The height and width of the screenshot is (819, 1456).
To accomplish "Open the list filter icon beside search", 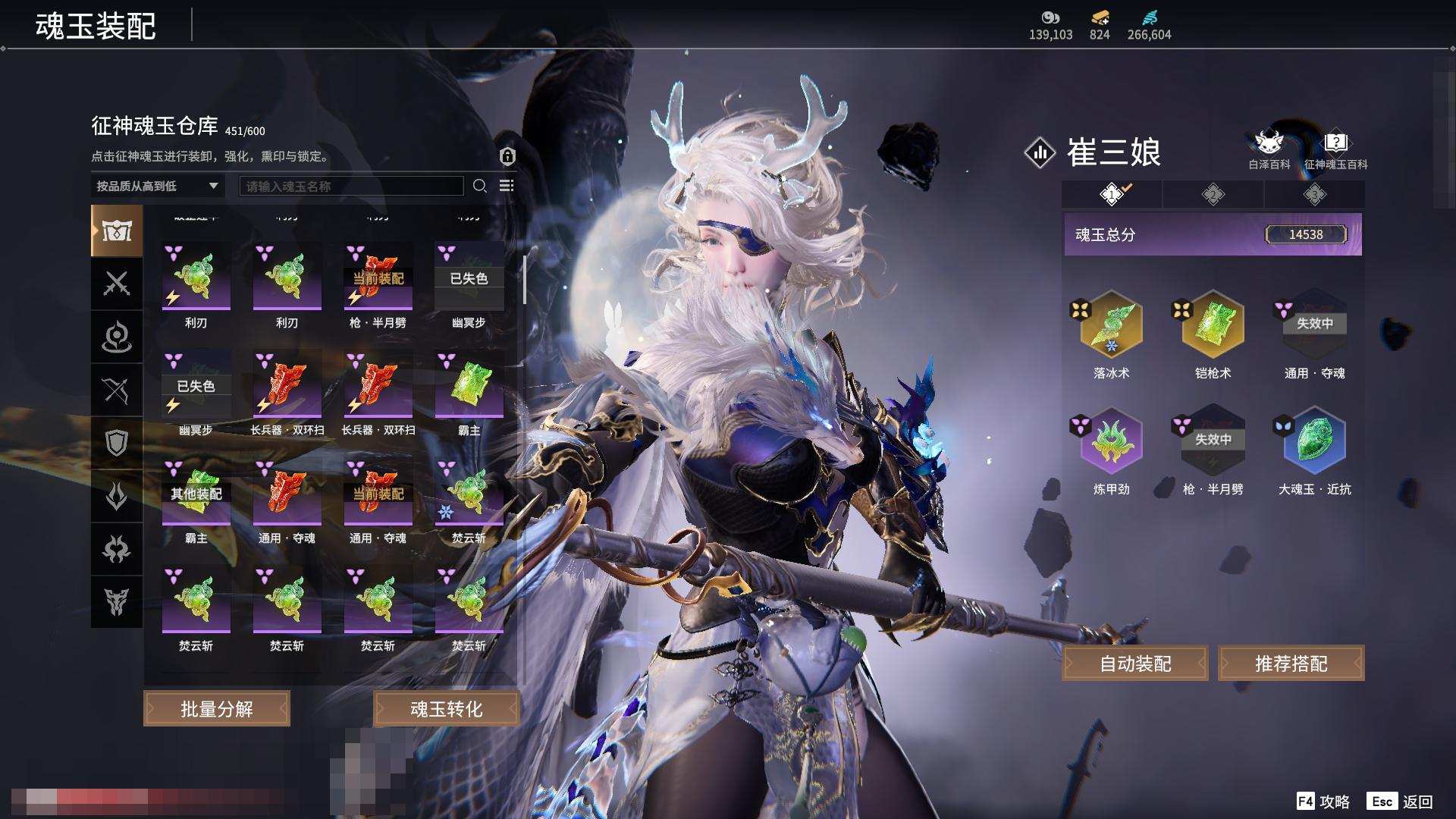I will [507, 186].
